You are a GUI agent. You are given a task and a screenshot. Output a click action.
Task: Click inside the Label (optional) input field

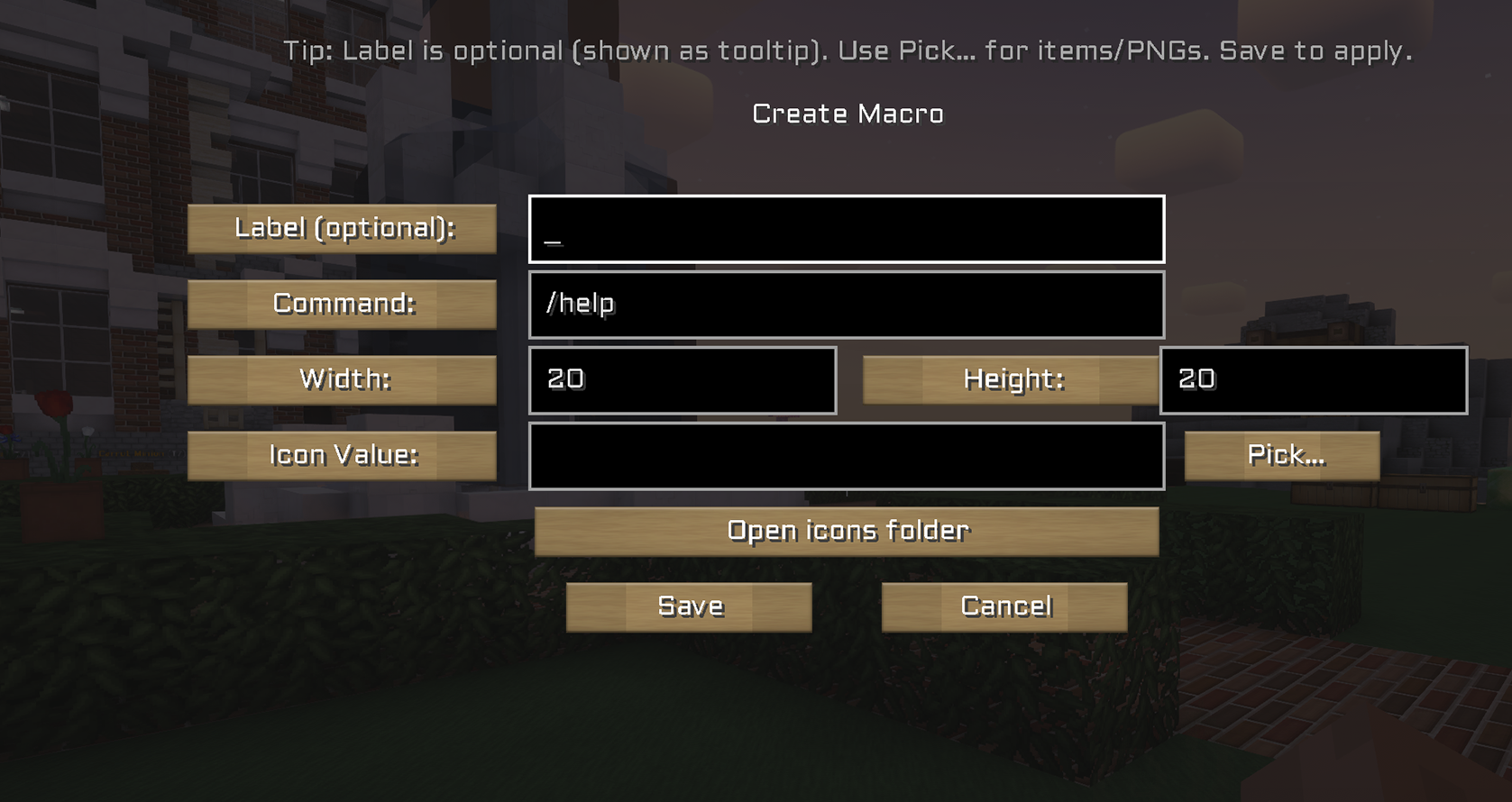846,230
